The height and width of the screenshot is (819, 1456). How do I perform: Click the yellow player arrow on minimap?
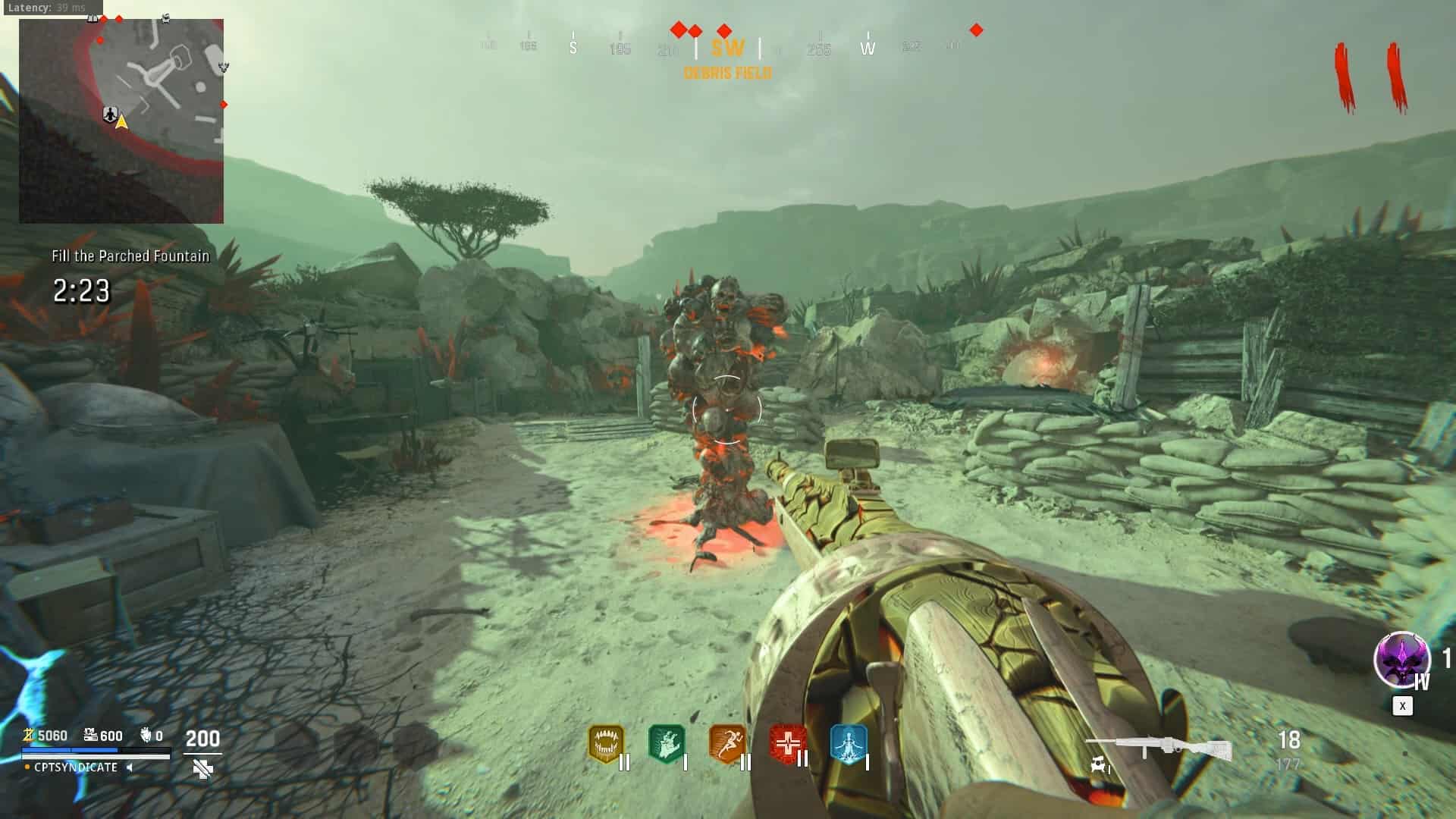[x=121, y=121]
